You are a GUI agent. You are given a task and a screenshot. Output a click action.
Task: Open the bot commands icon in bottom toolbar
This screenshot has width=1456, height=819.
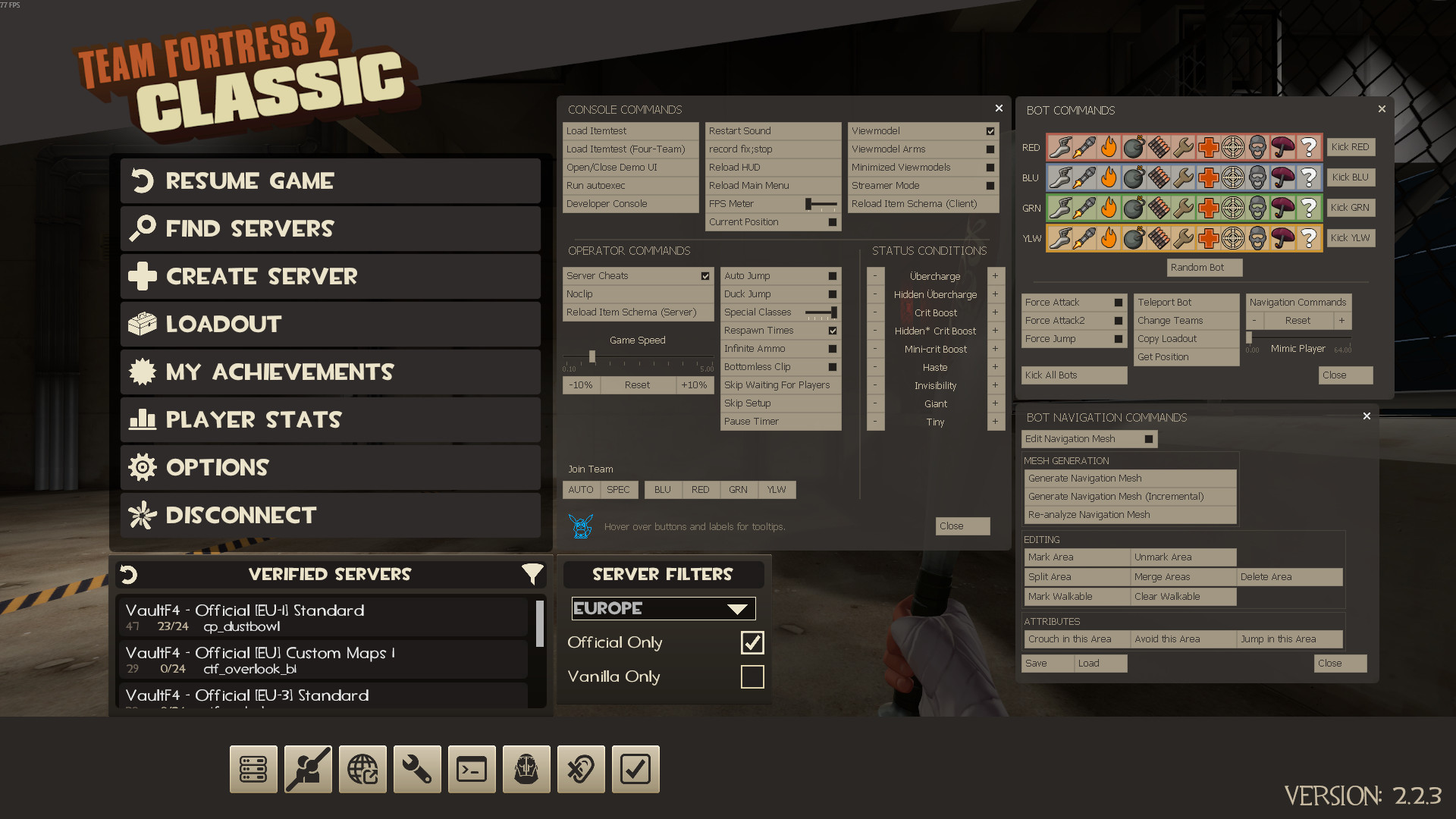pos(526,769)
